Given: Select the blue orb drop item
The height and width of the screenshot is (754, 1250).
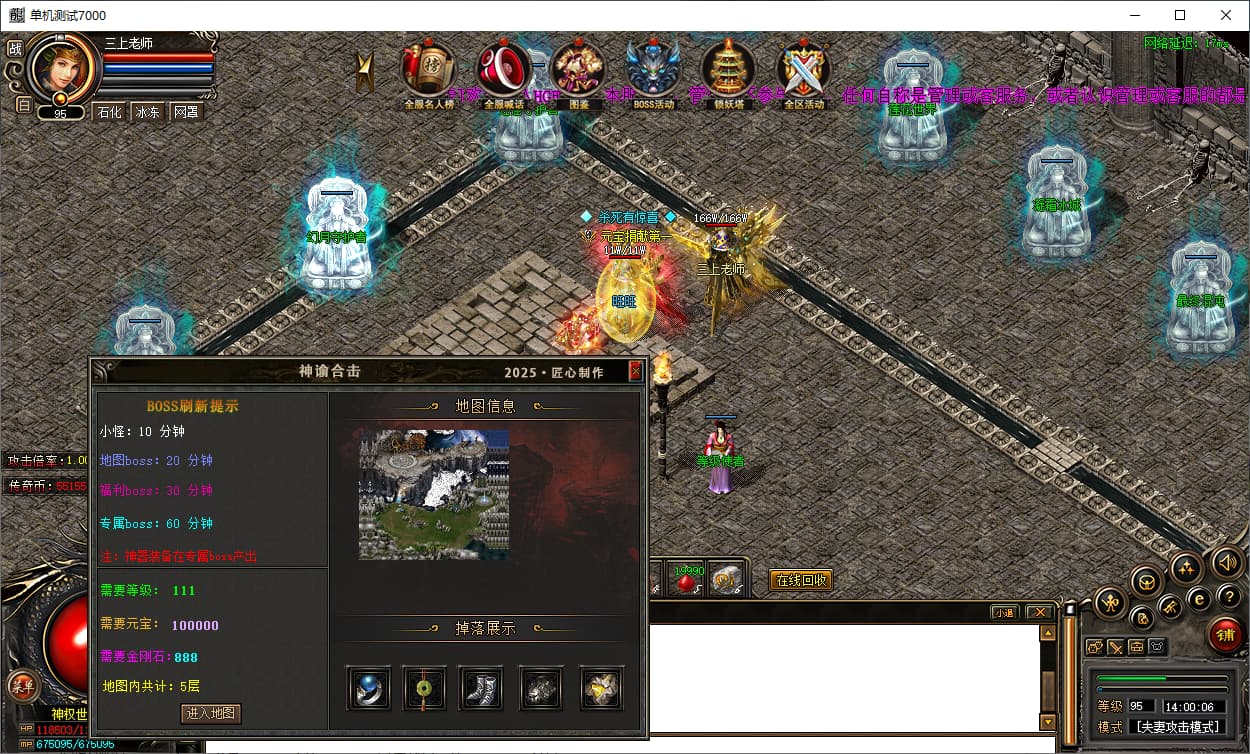Looking at the screenshot, I should [368, 688].
